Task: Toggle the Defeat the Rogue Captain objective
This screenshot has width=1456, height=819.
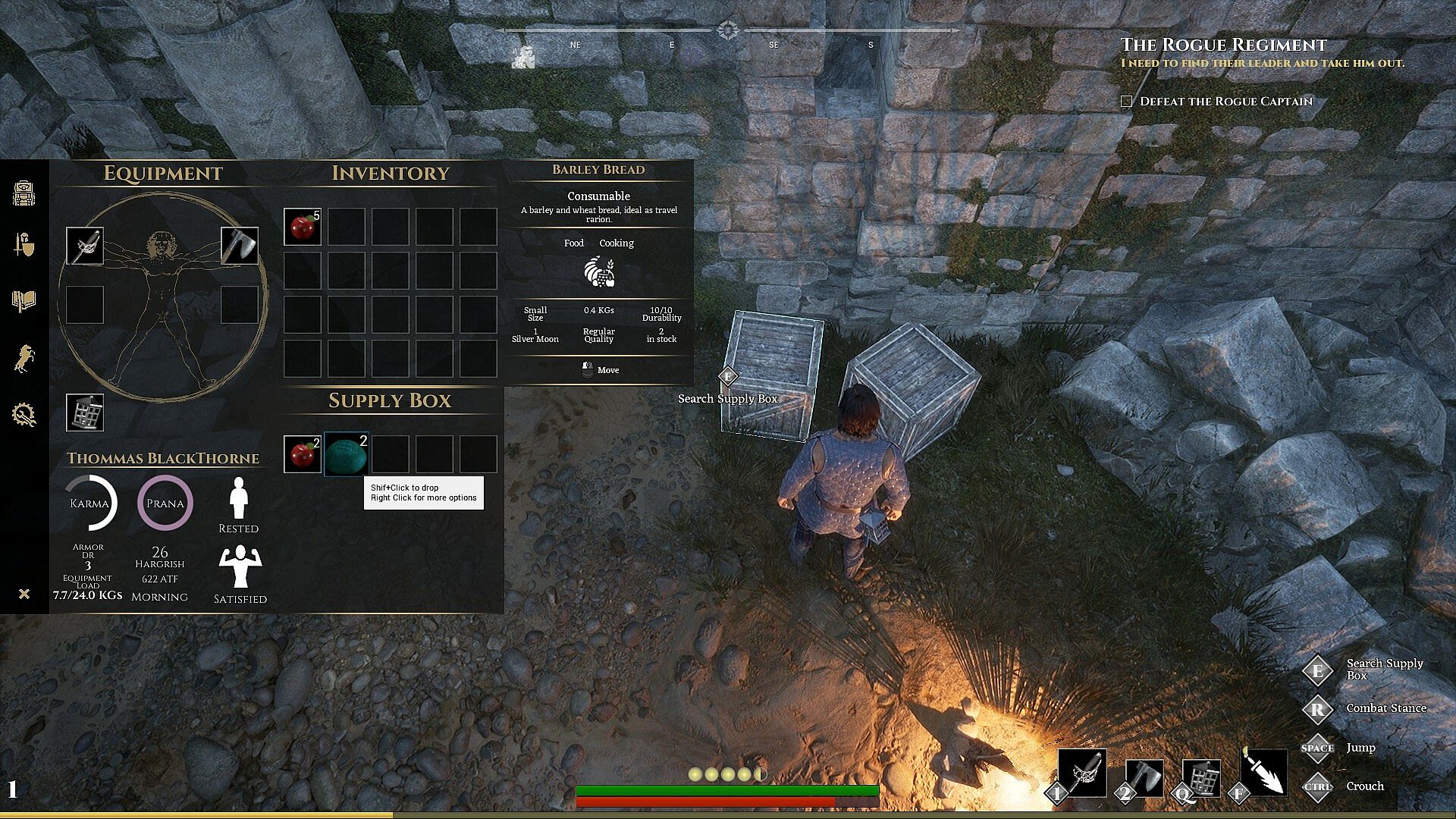Action: coord(1127,102)
